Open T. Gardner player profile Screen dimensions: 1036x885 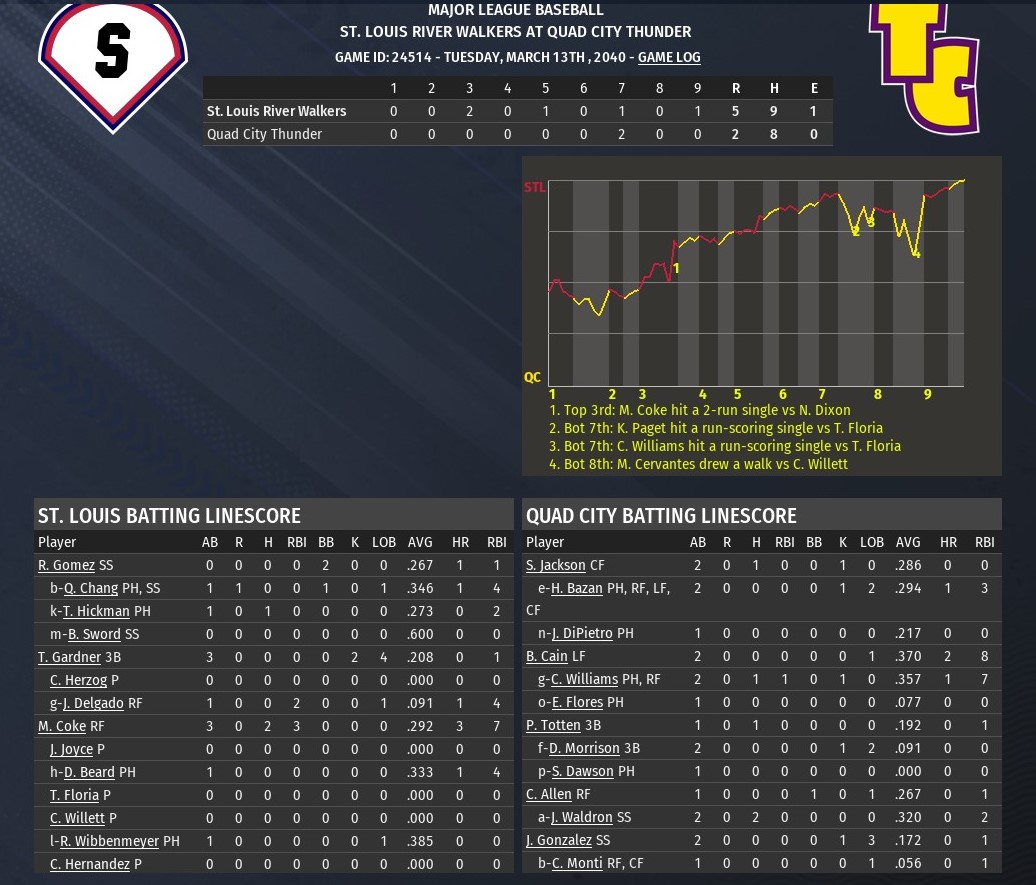69,657
